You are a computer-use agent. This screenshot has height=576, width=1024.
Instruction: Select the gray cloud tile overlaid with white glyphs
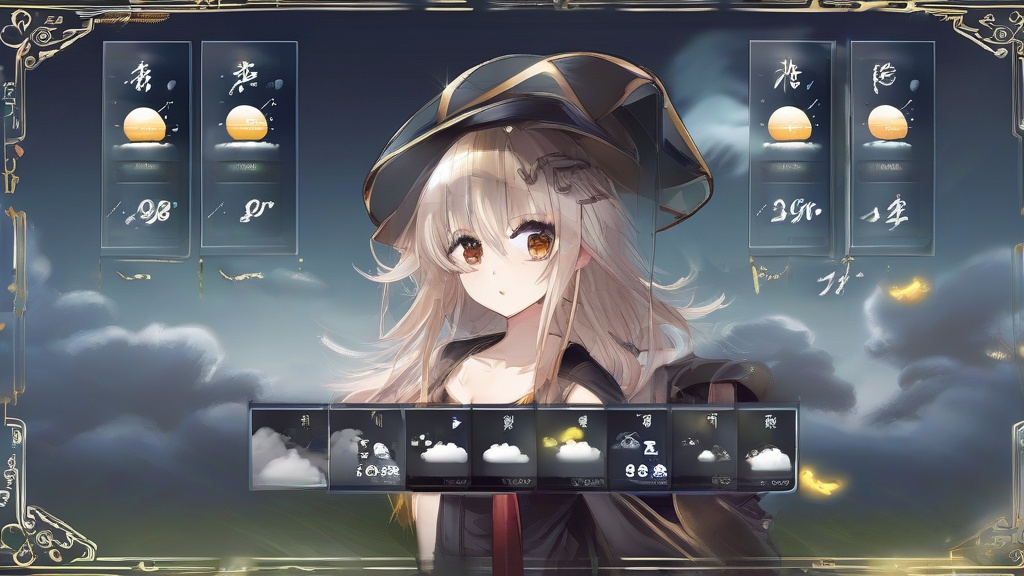pos(366,447)
